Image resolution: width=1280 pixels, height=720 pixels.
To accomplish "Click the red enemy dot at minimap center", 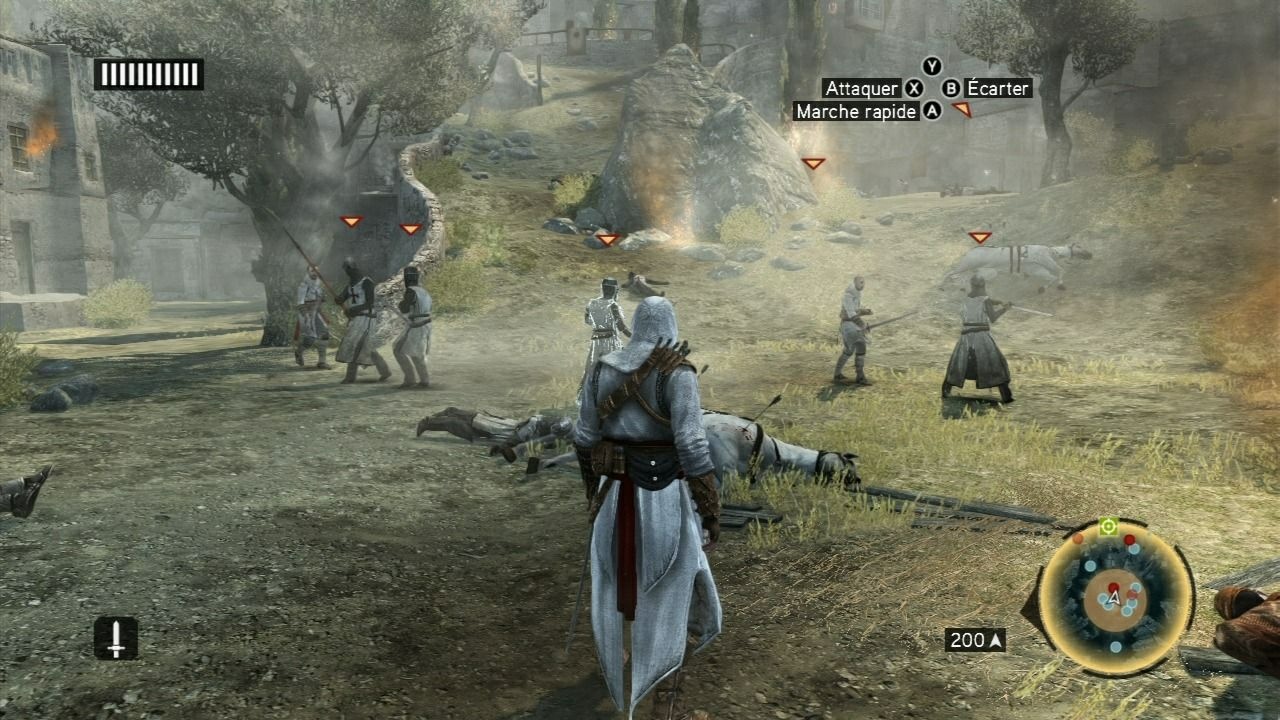I will click(1114, 588).
